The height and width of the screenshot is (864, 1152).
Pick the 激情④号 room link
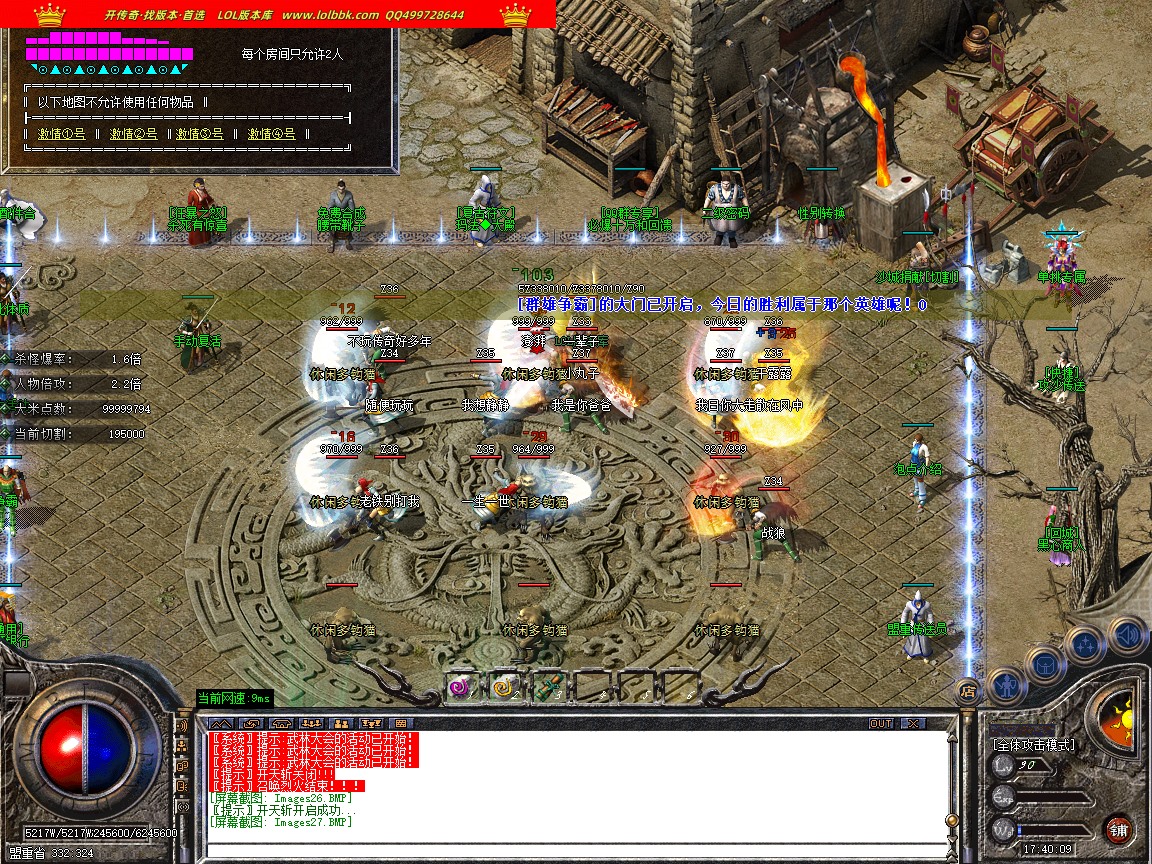point(271,133)
